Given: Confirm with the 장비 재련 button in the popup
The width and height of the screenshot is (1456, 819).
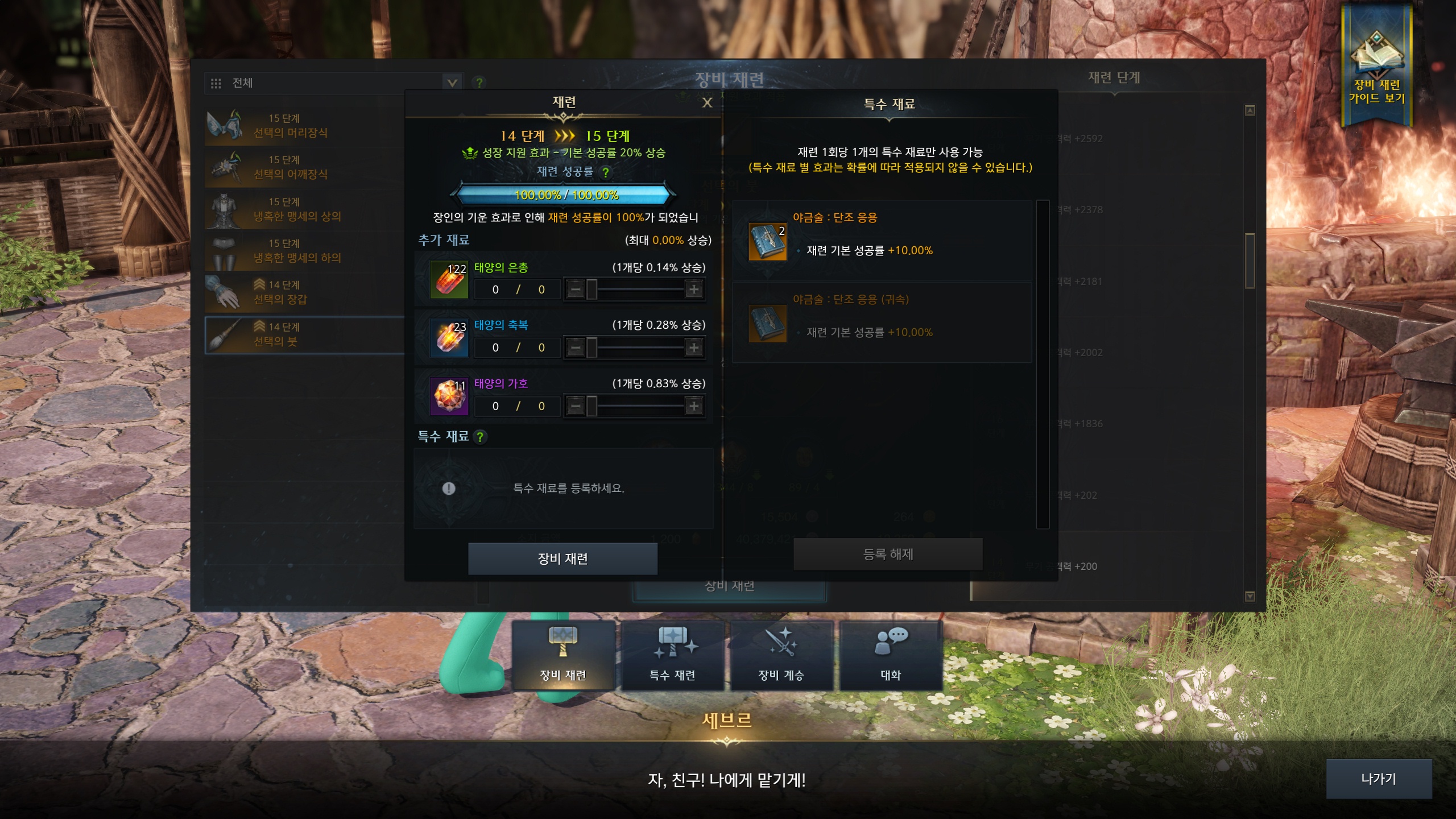Looking at the screenshot, I should tap(562, 559).
